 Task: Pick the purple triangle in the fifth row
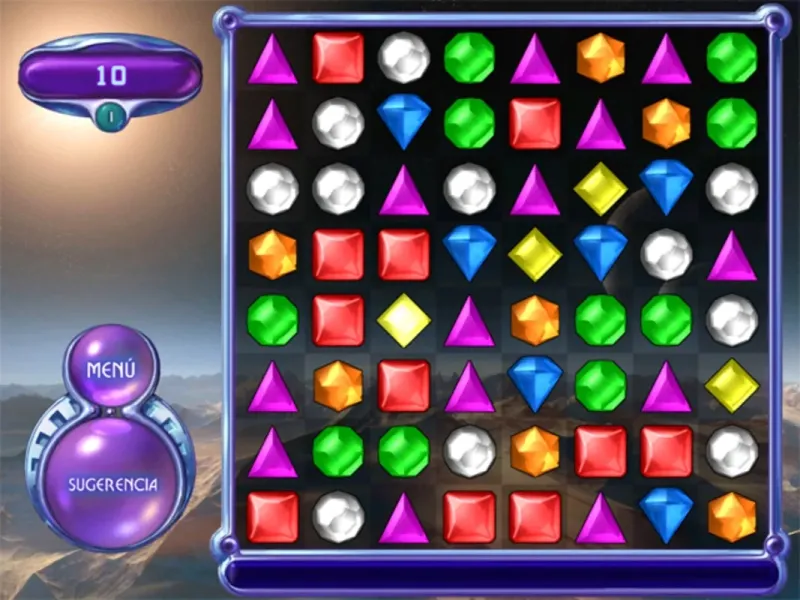[469, 321]
